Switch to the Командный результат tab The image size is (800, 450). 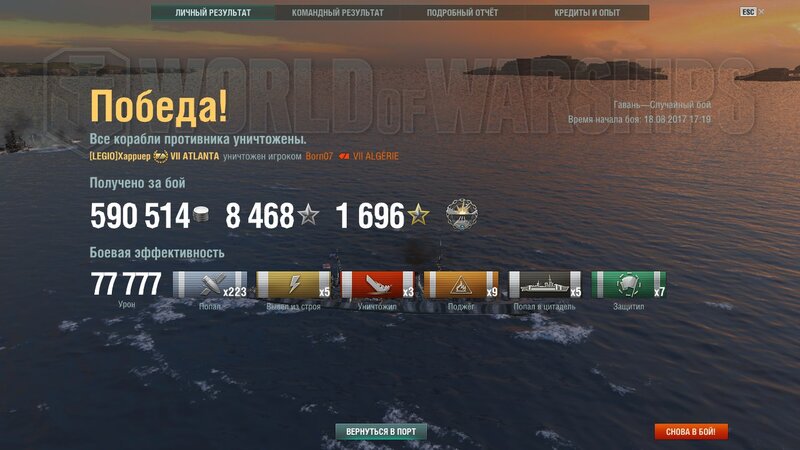point(337,13)
